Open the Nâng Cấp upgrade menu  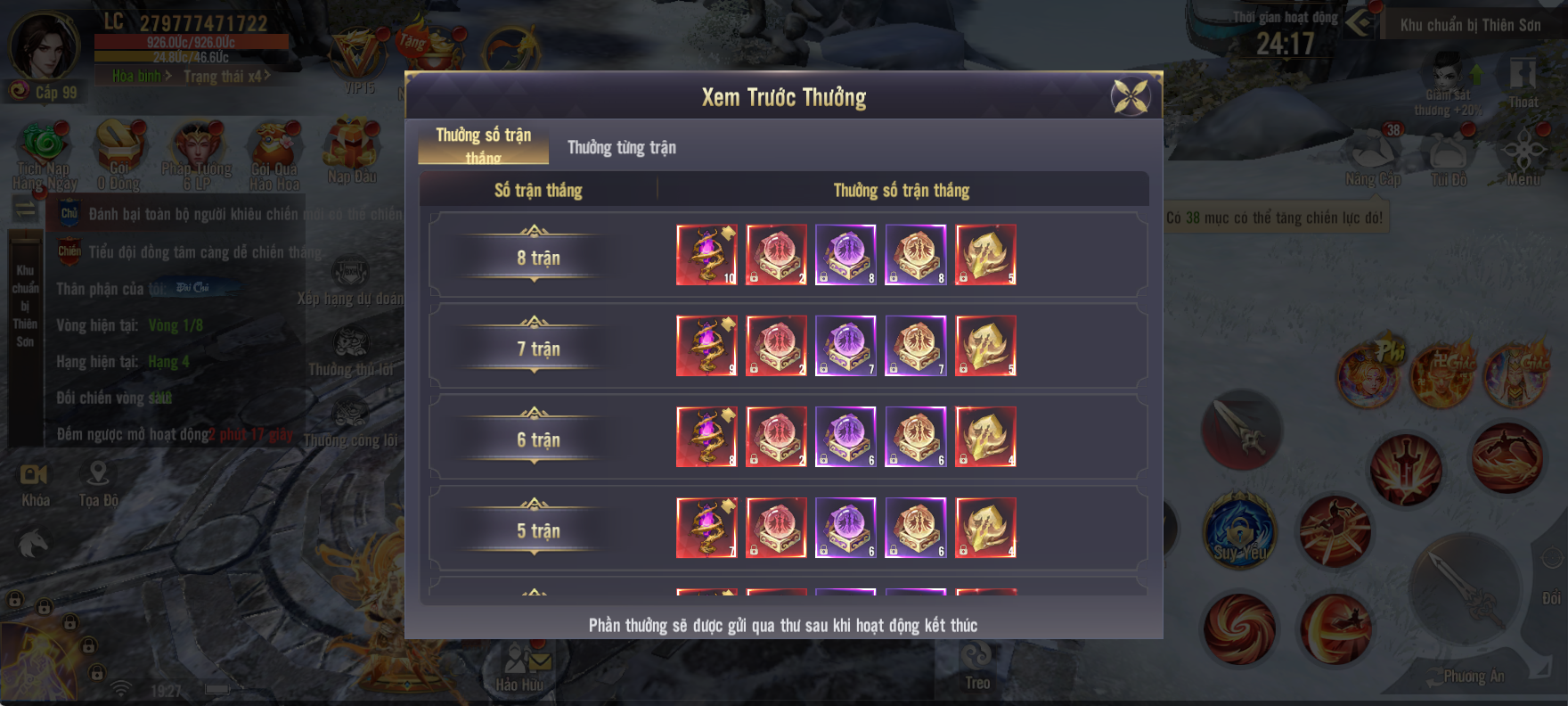pos(1373,158)
